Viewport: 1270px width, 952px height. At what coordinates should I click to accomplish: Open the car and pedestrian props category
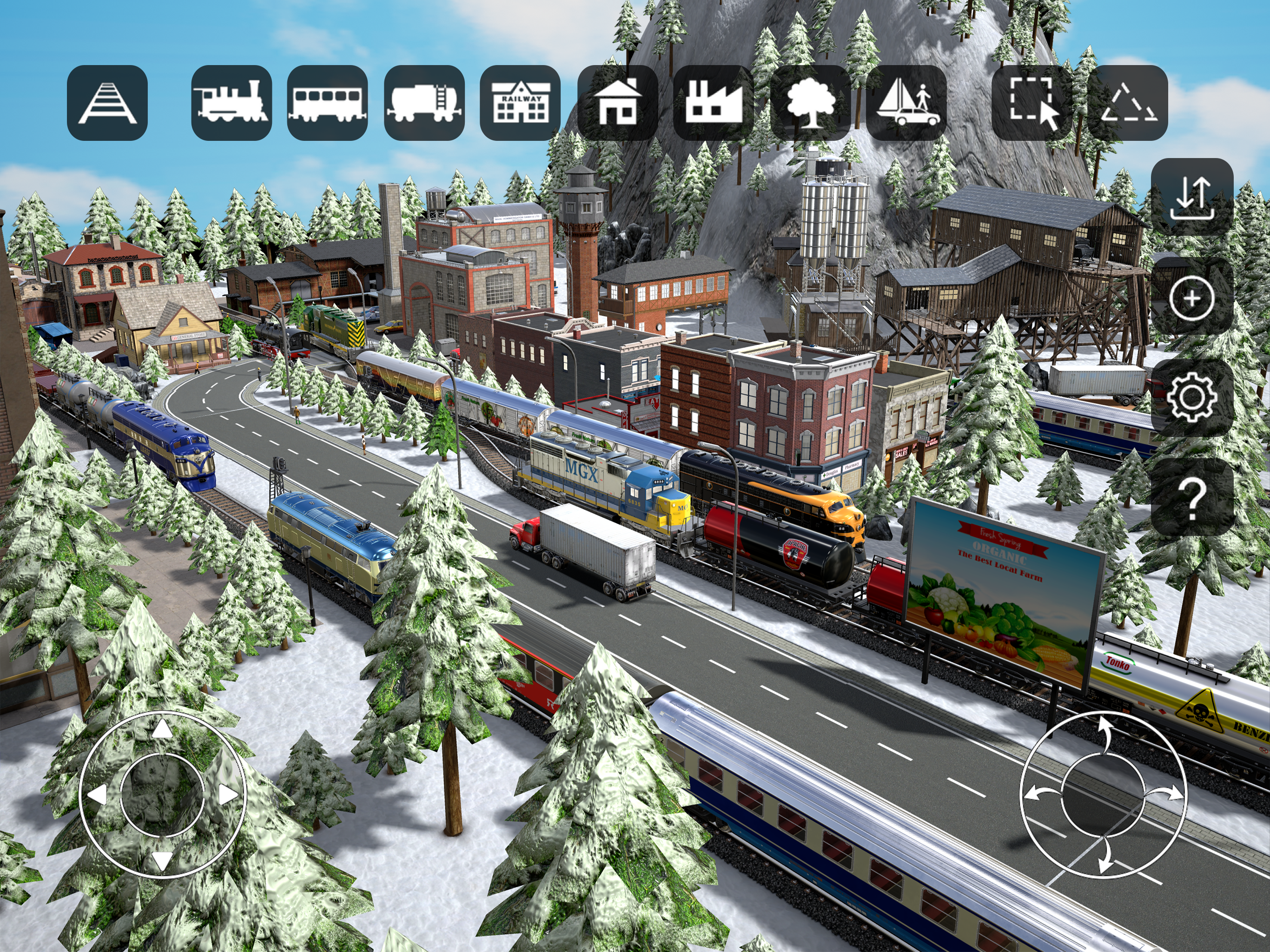pyautogui.click(x=906, y=103)
